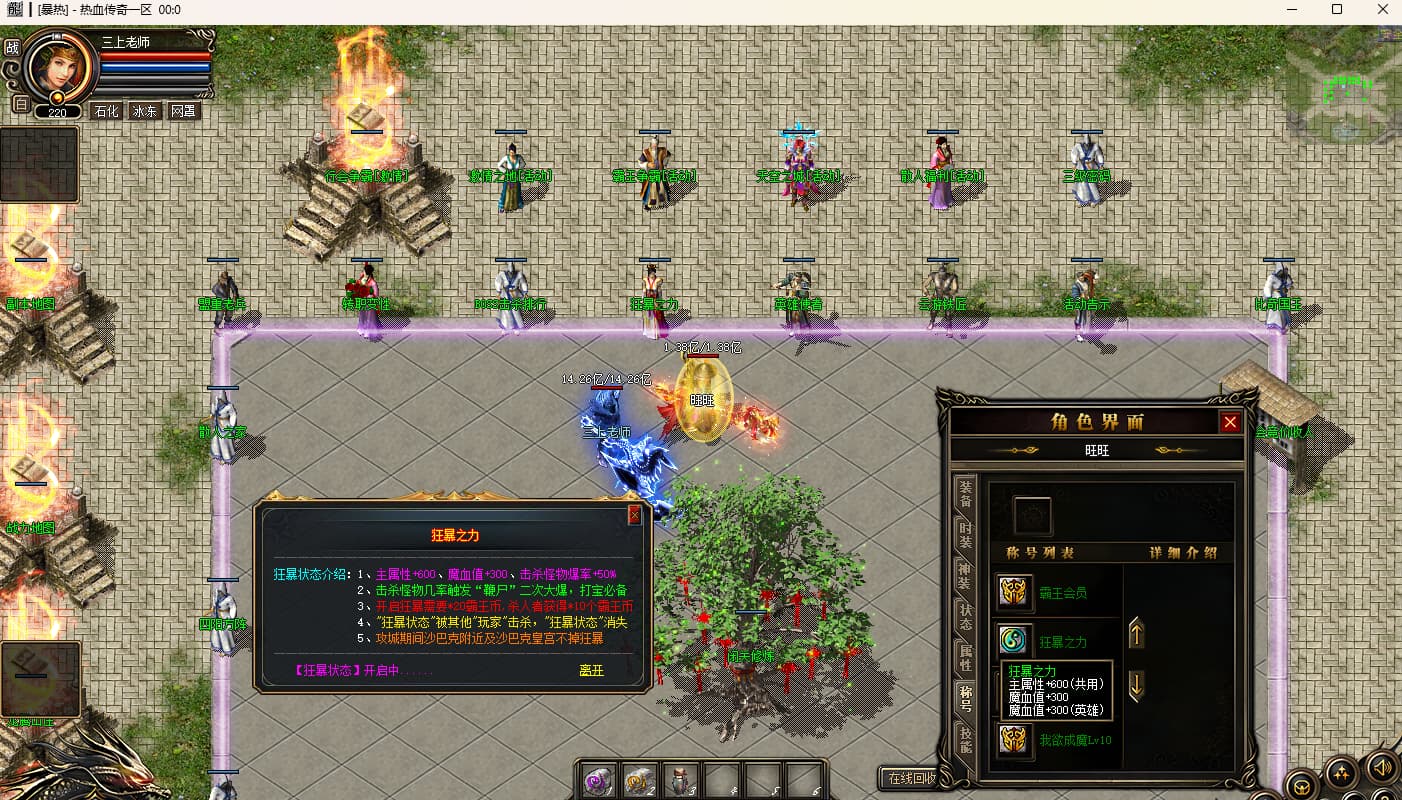Click the 冰冻 button under the portrait
The height and width of the screenshot is (800, 1402).
145,111
